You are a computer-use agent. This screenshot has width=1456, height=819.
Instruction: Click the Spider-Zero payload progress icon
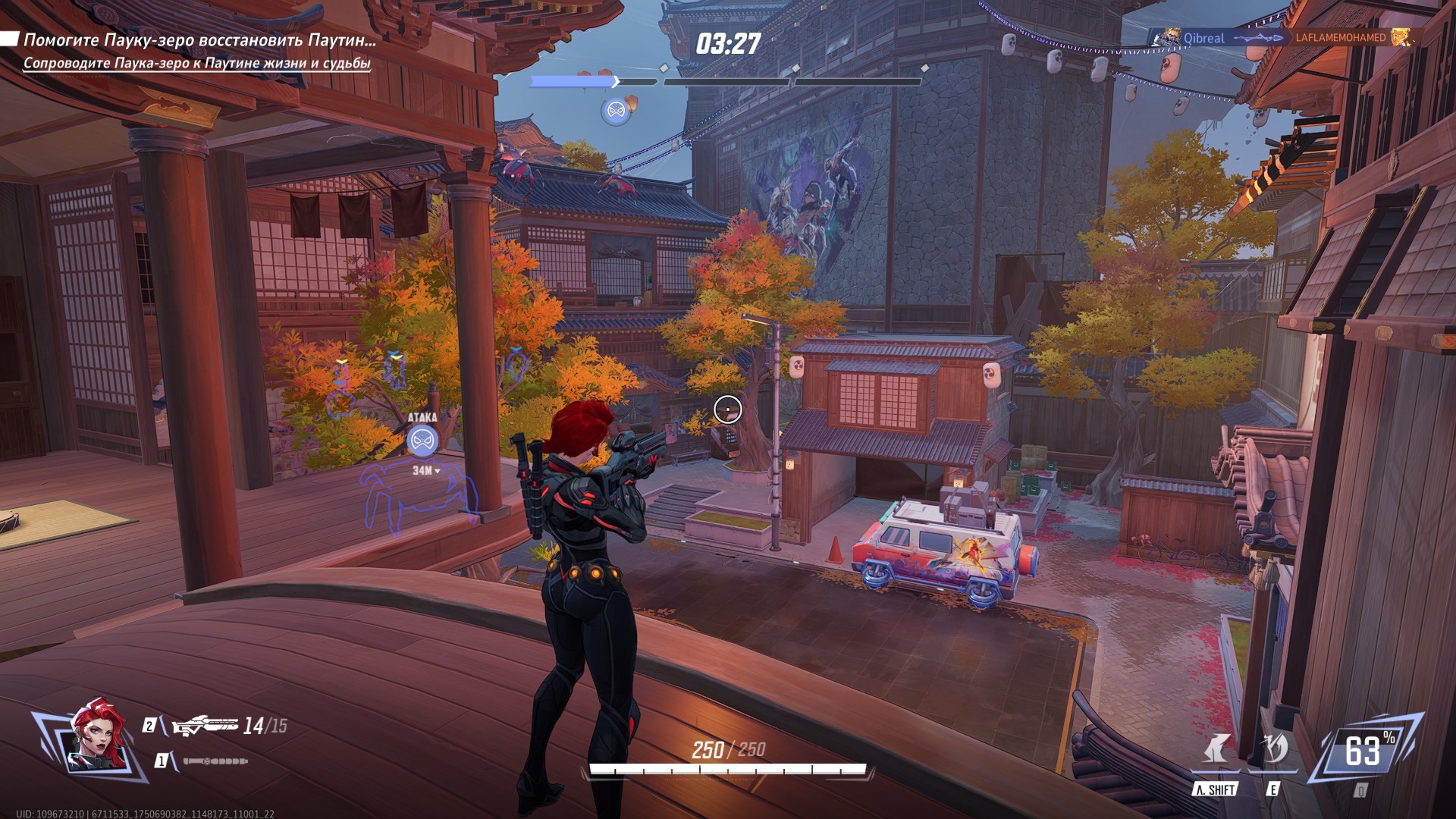point(617,111)
